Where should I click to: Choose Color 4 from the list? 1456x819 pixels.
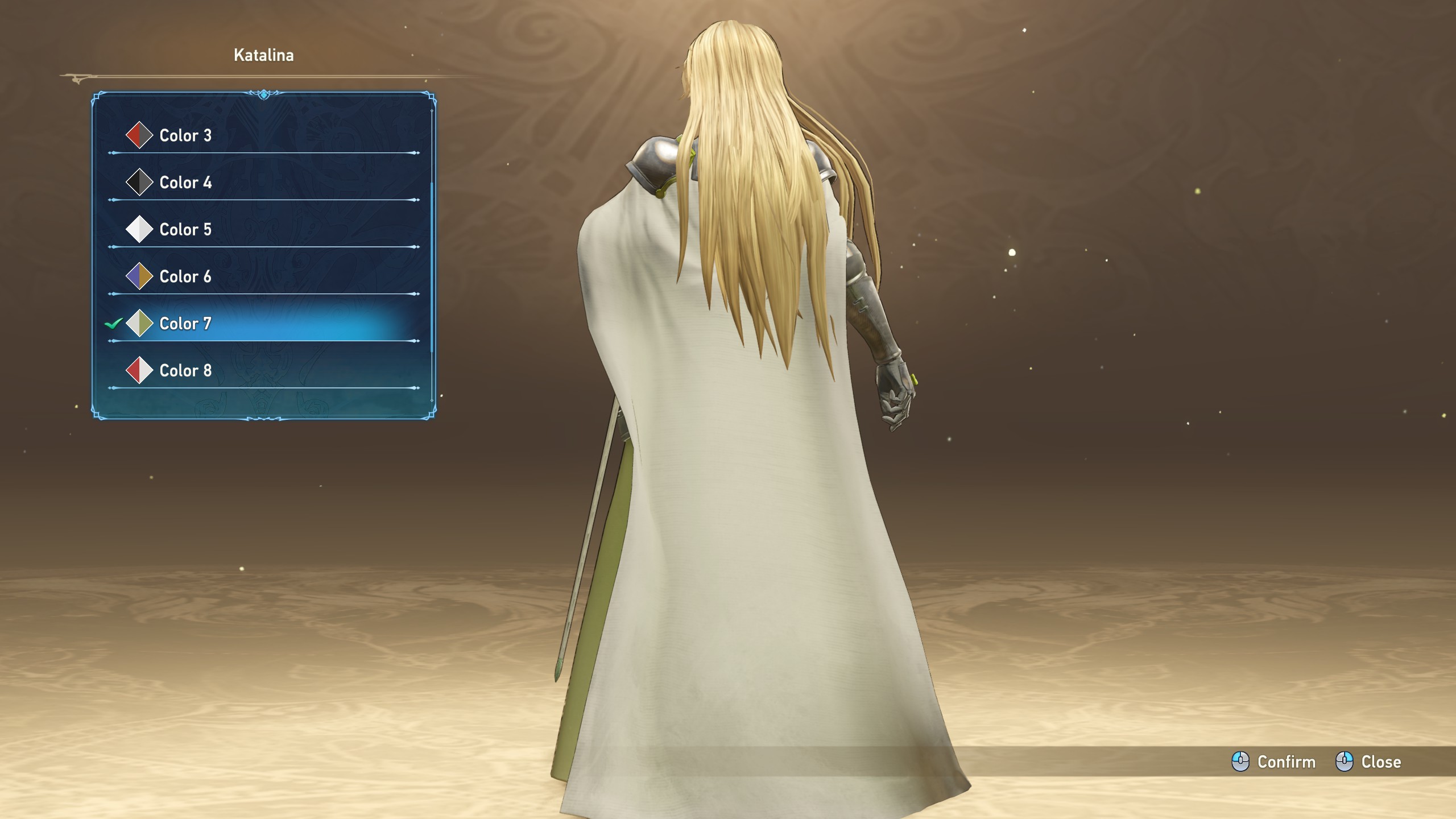coord(185,183)
